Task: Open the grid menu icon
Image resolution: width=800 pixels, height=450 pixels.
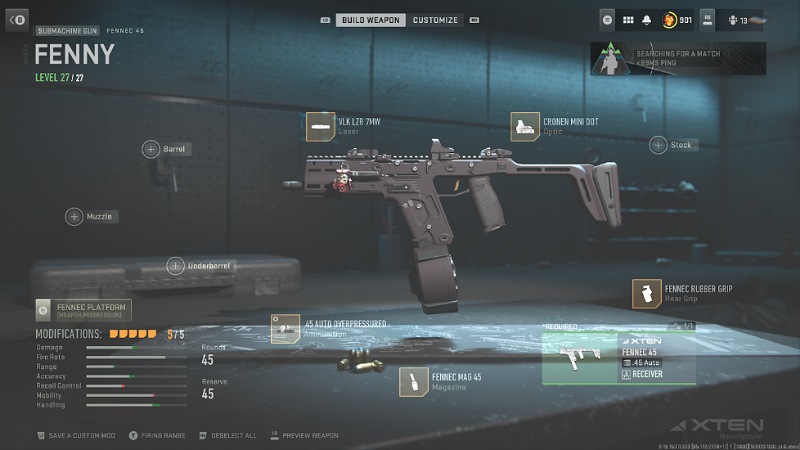Action: tap(628, 19)
